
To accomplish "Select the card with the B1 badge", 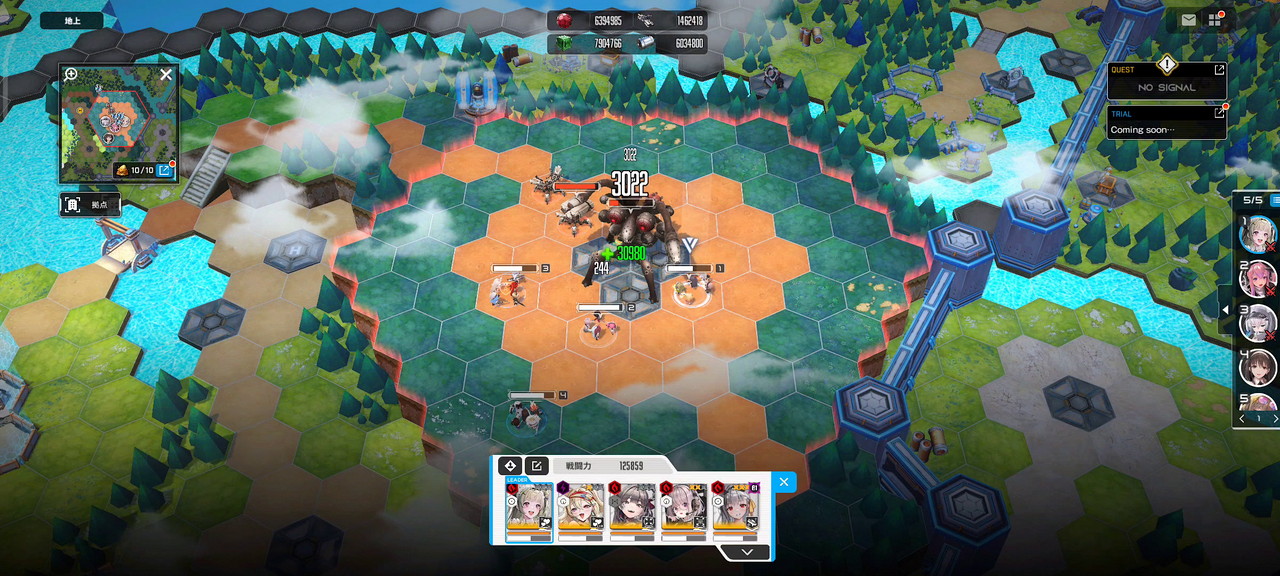I will point(737,507).
